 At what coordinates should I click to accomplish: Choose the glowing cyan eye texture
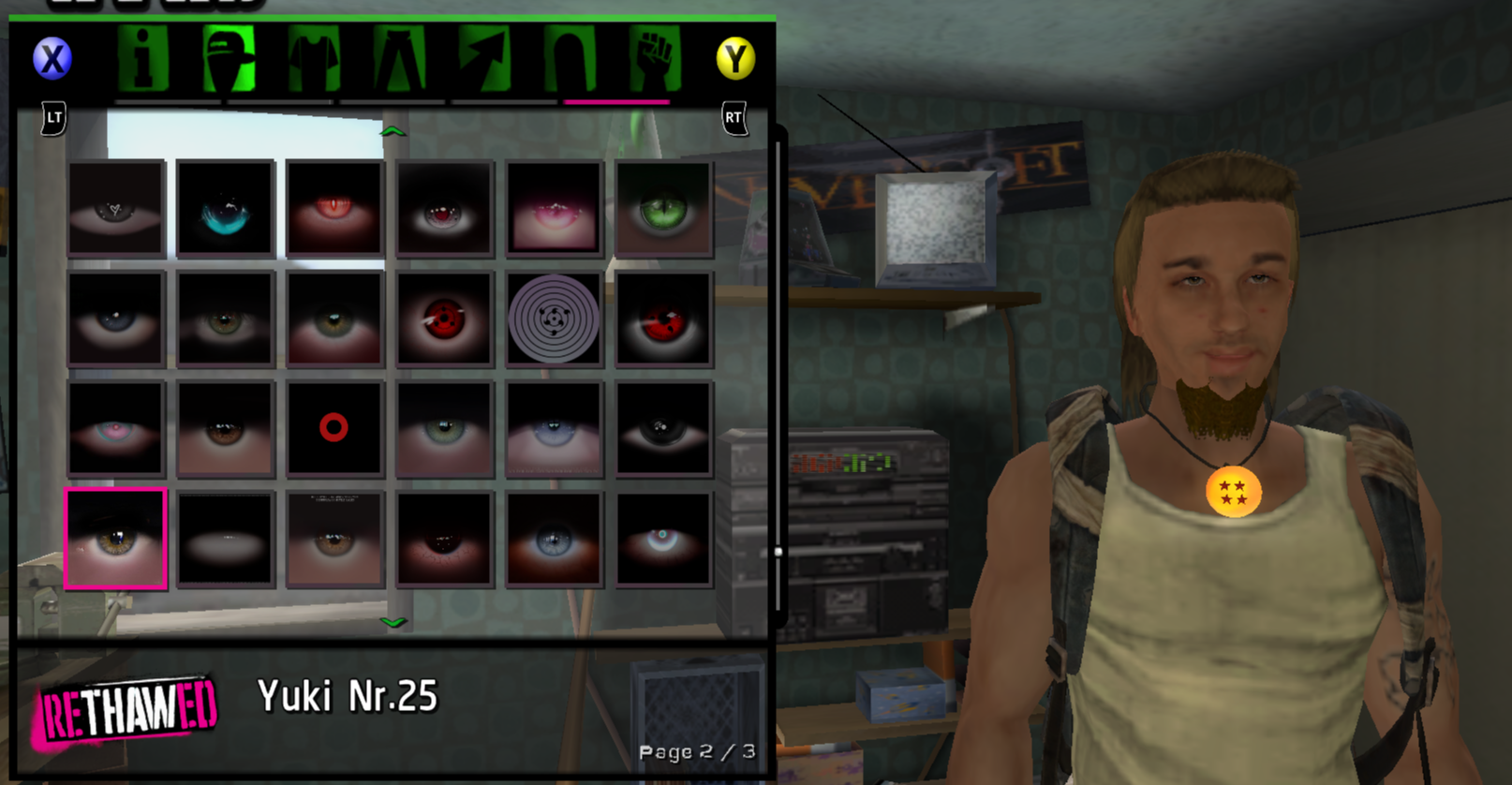coord(225,209)
